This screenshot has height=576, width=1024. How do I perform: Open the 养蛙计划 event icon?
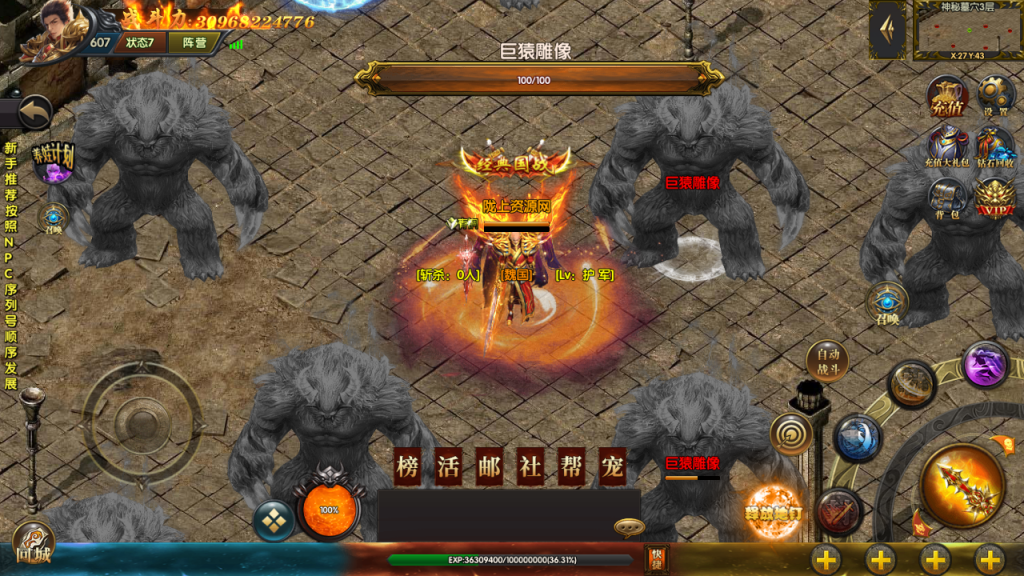click(x=54, y=163)
